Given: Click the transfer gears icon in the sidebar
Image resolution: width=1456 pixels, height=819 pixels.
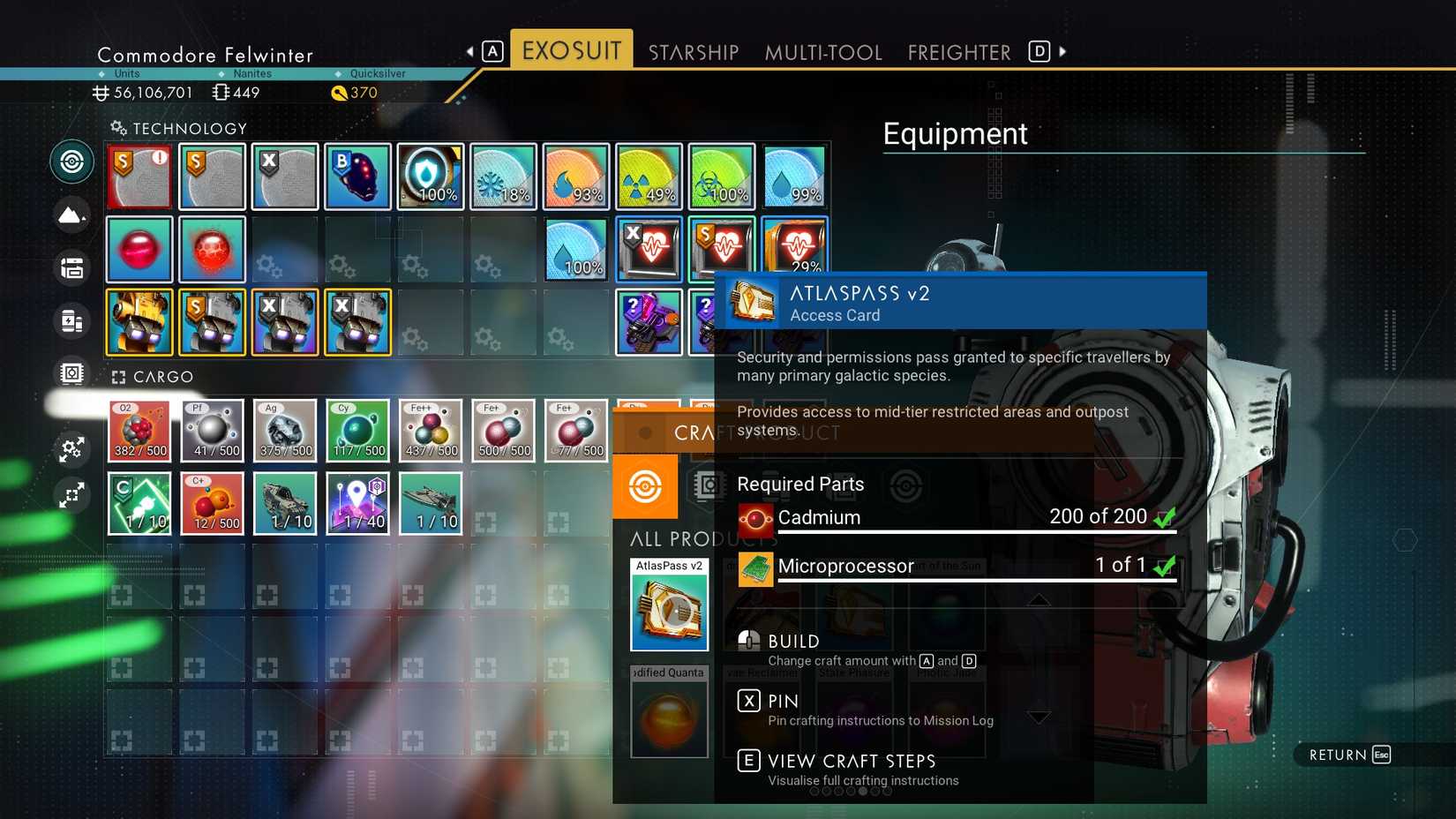Looking at the screenshot, I should (x=71, y=450).
